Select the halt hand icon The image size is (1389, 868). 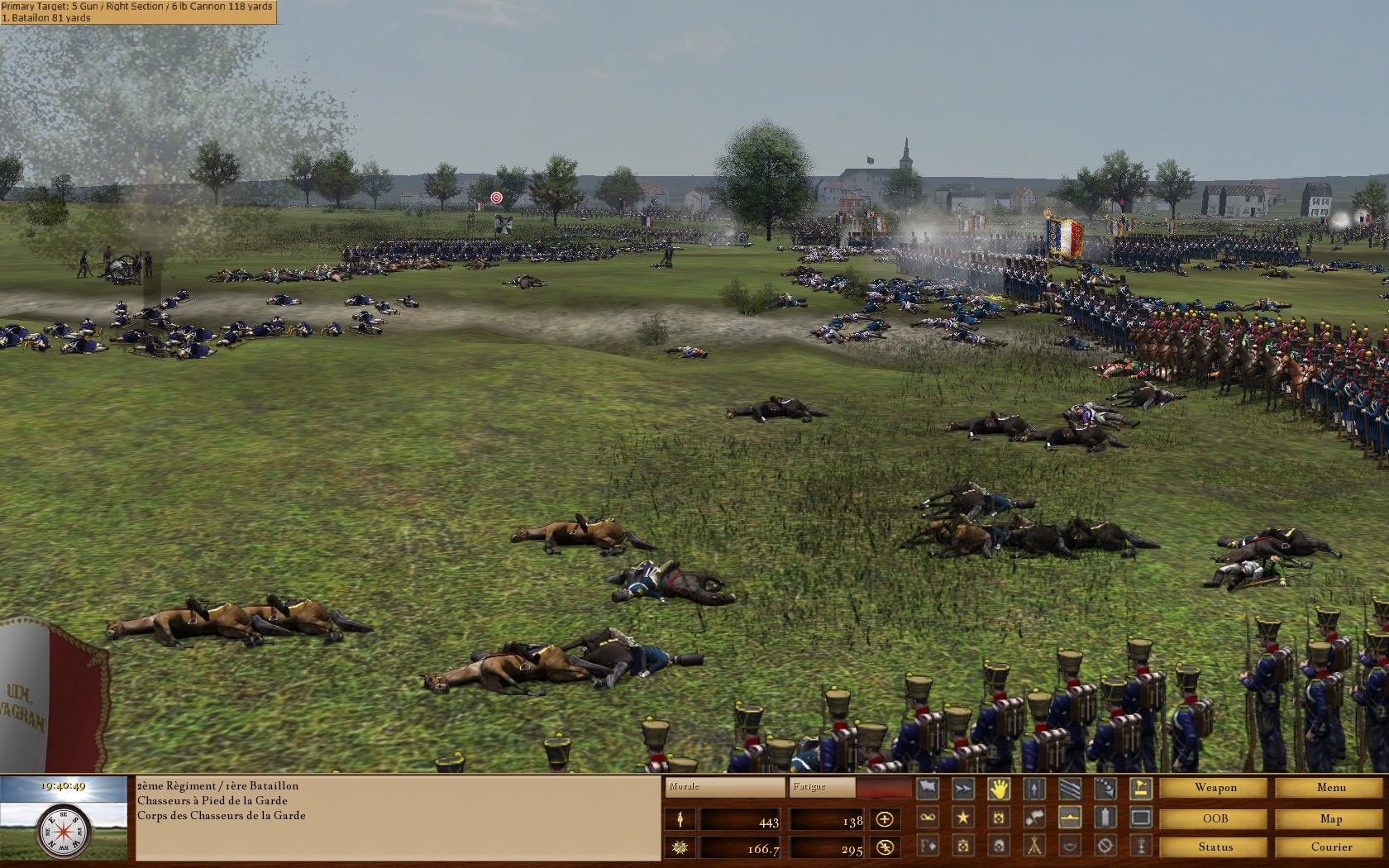[x=1000, y=788]
